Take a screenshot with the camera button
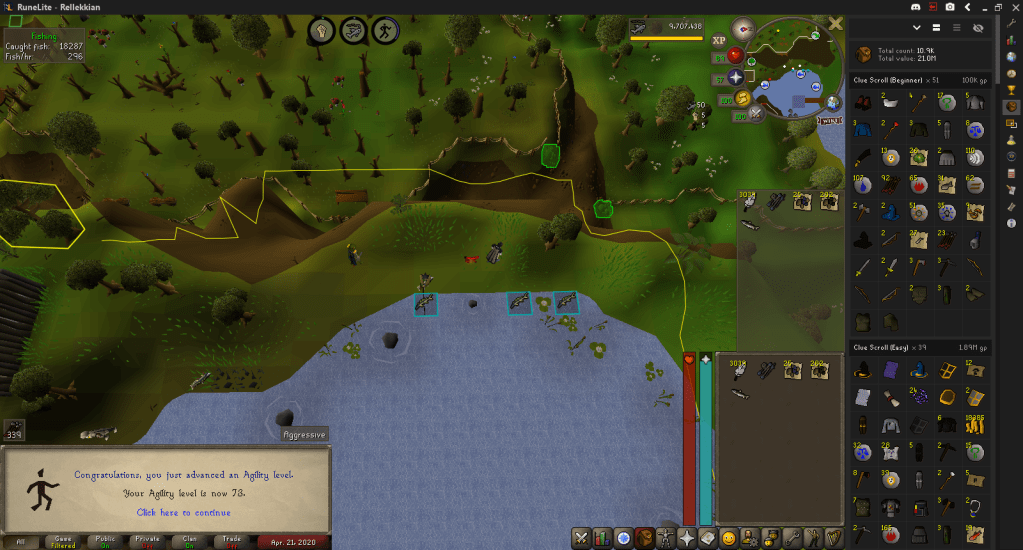The image size is (1023, 550). tap(949, 7)
